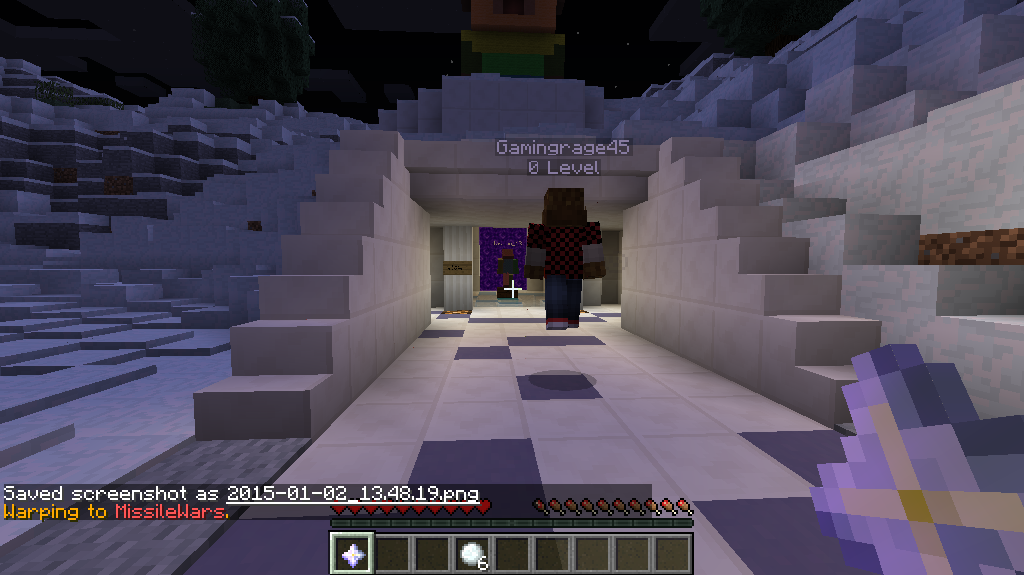Select the snowball stack hotbar slot

pos(472,553)
